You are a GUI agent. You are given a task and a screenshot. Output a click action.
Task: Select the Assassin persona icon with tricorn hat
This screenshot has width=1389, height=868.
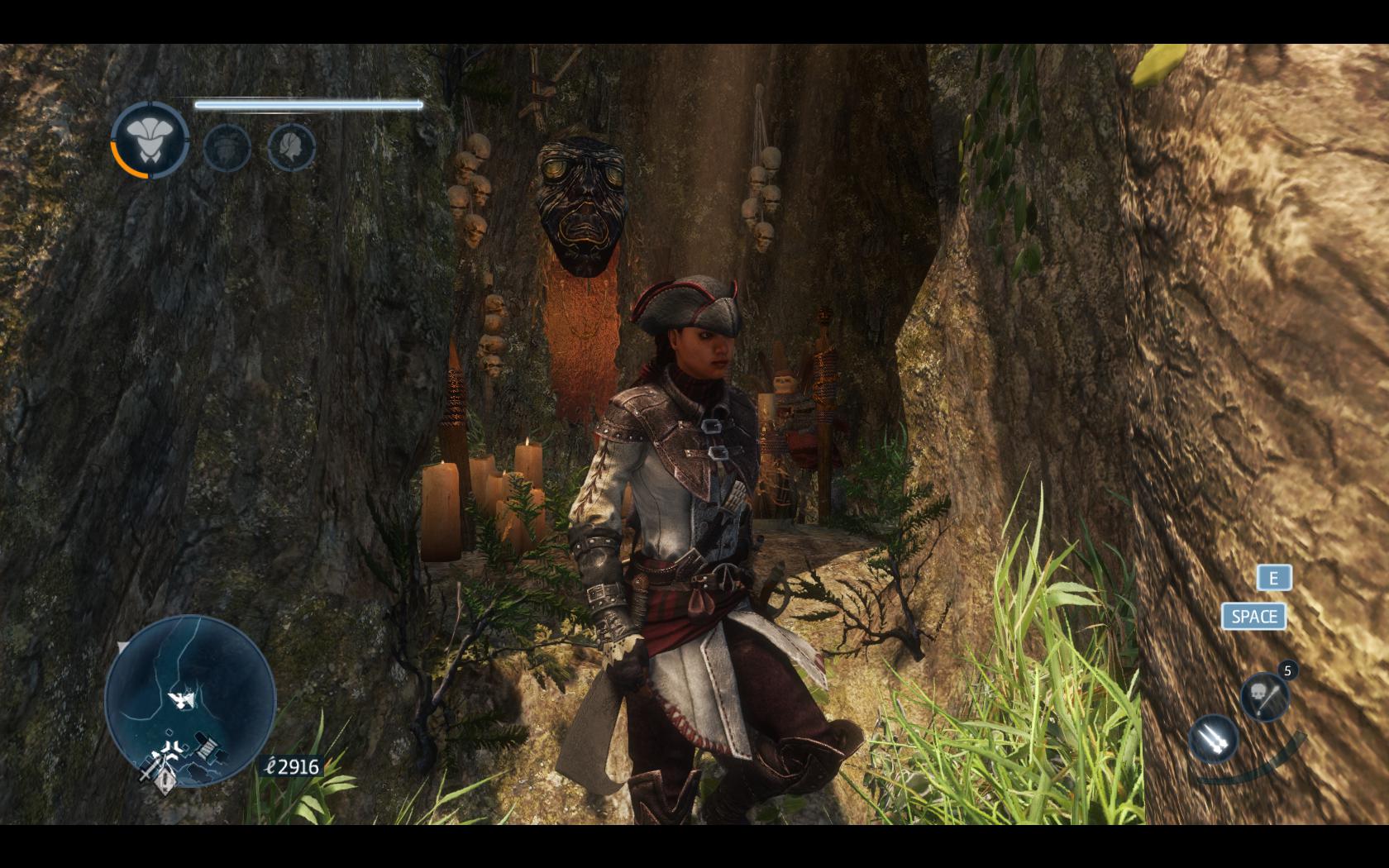pos(150,141)
